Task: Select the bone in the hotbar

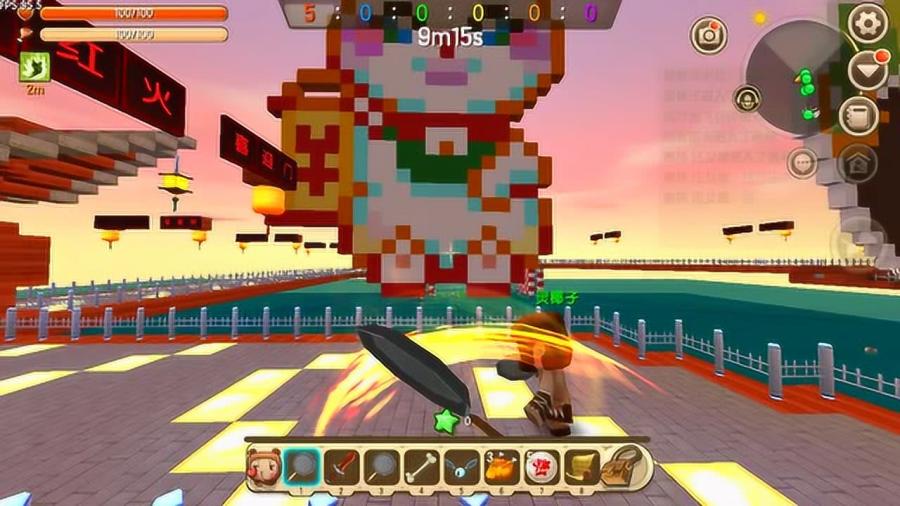Action: 420,467
